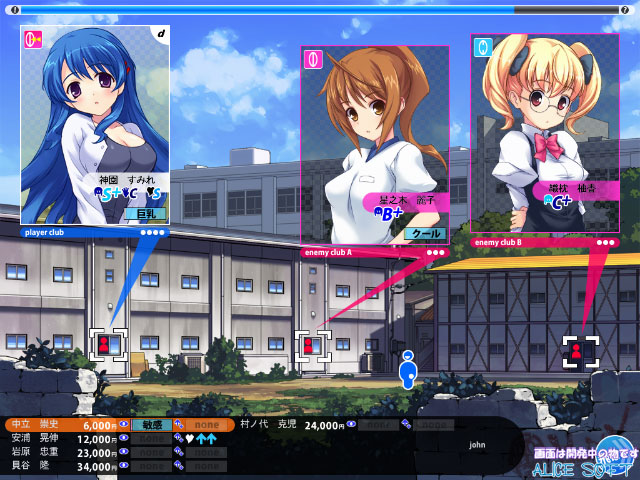Click the 巨乳 tag on player card
Viewport: 640px width, 480px height.
click(145, 214)
